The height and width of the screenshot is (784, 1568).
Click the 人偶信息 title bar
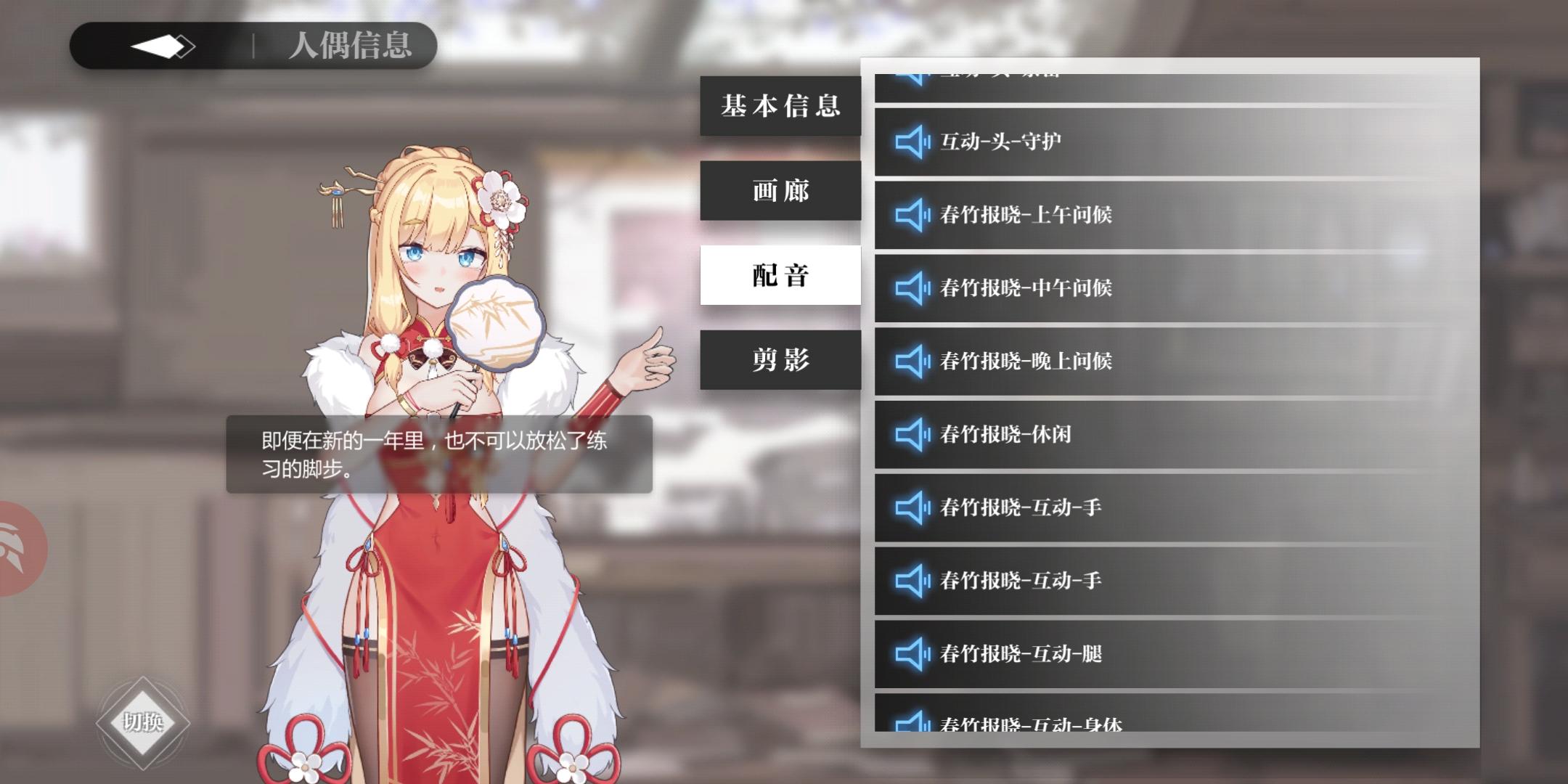(x=351, y=46)
